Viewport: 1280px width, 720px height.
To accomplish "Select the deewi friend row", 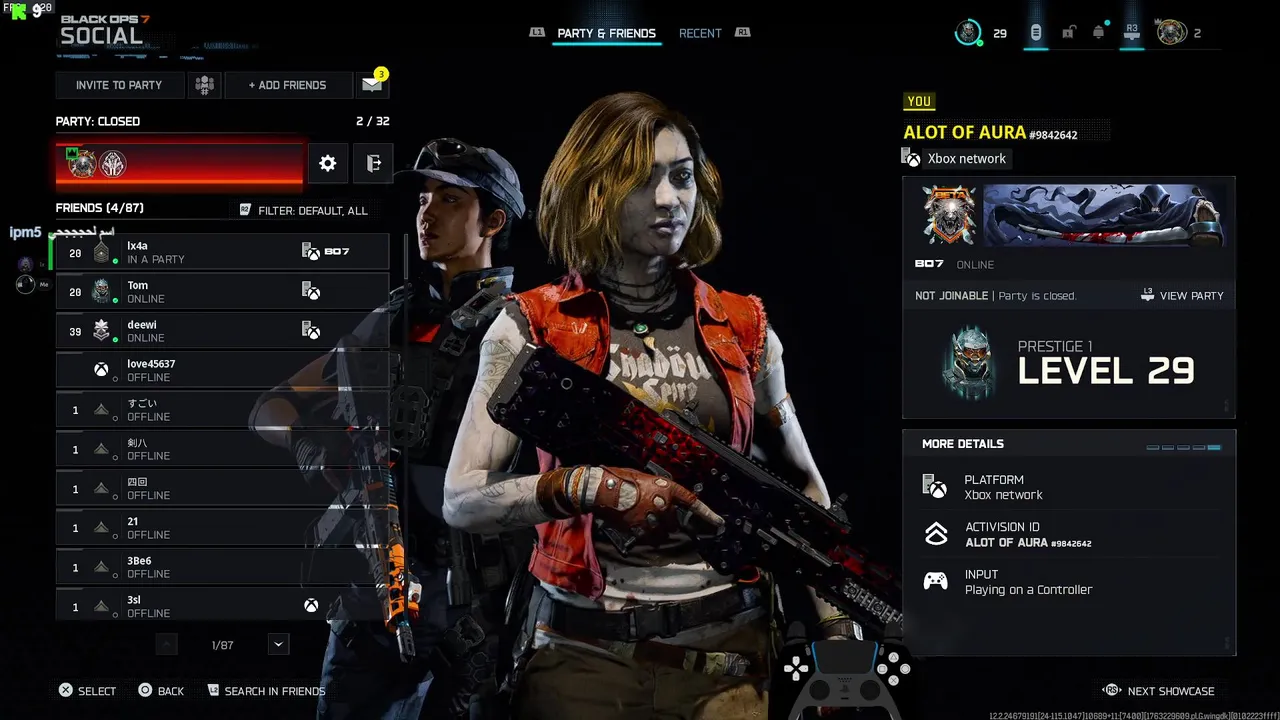I will tap(222, 331).
